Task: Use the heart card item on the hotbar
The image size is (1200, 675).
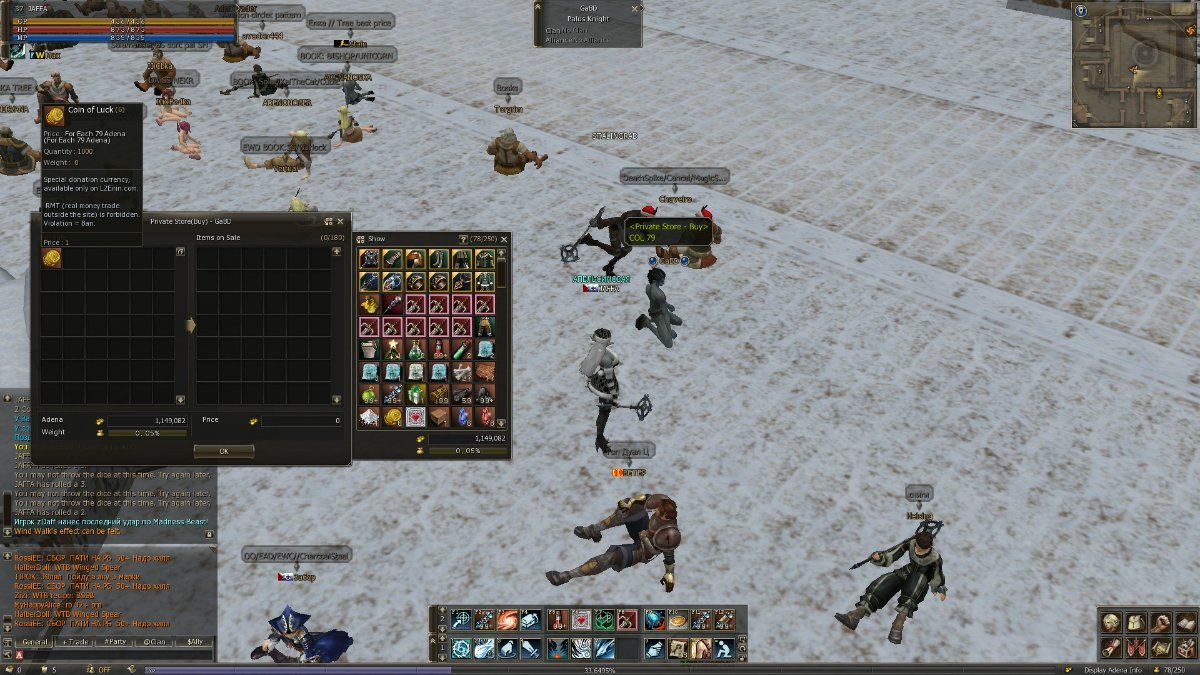Action: click(580, 620)
